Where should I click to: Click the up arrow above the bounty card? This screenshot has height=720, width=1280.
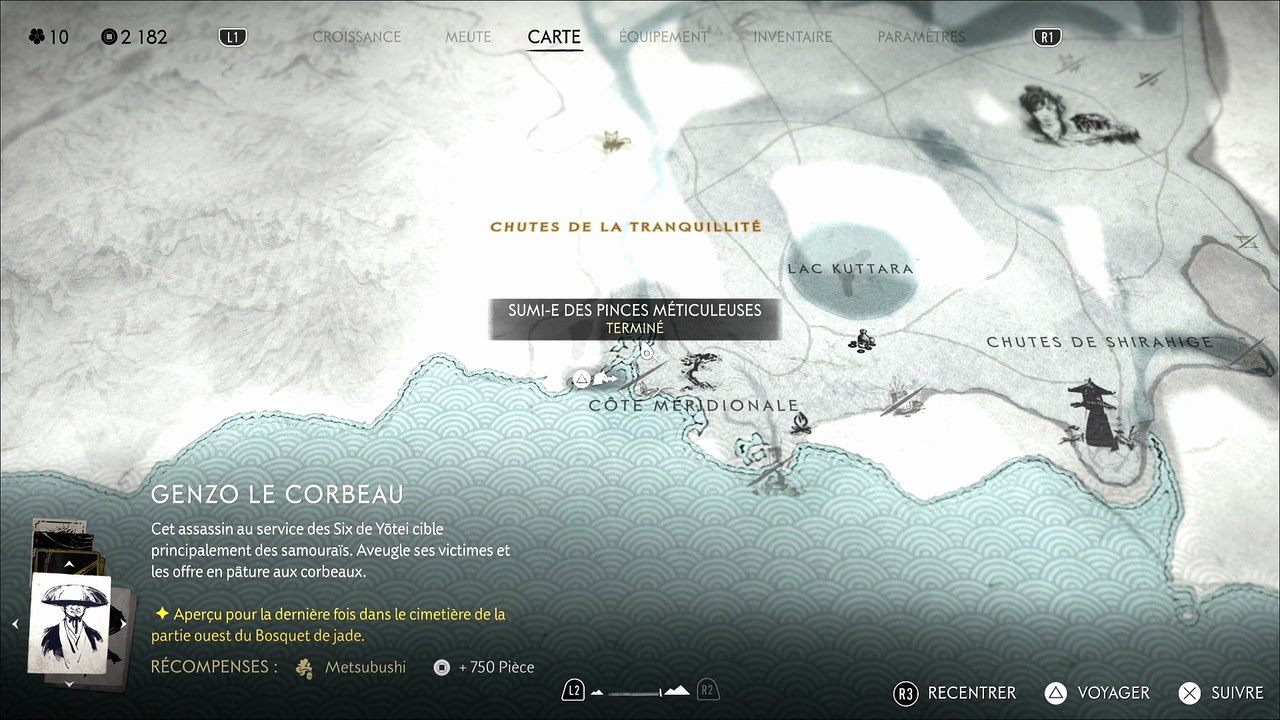click(69, 564)
